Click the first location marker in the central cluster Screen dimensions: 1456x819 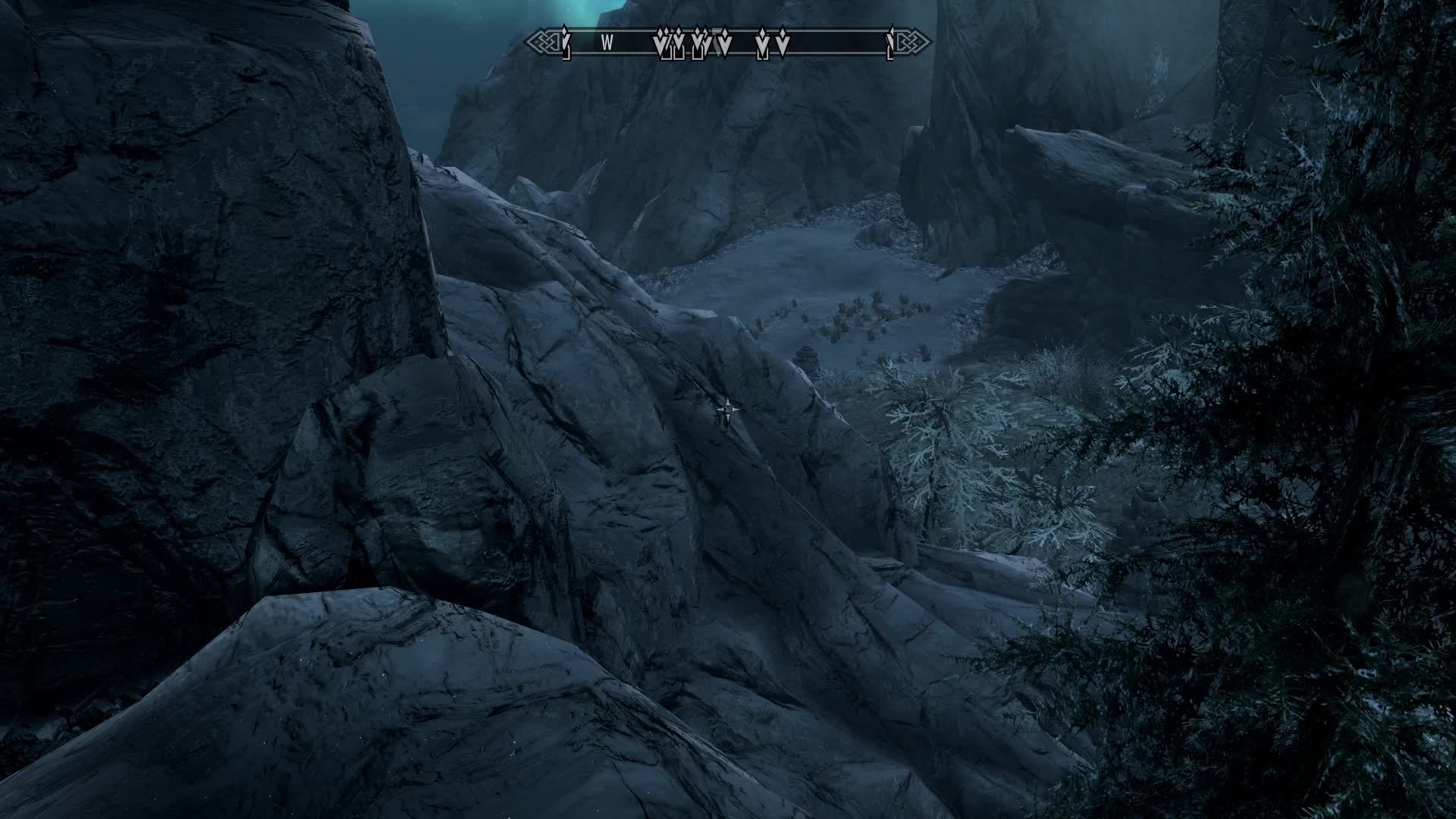tap(658, 42)
